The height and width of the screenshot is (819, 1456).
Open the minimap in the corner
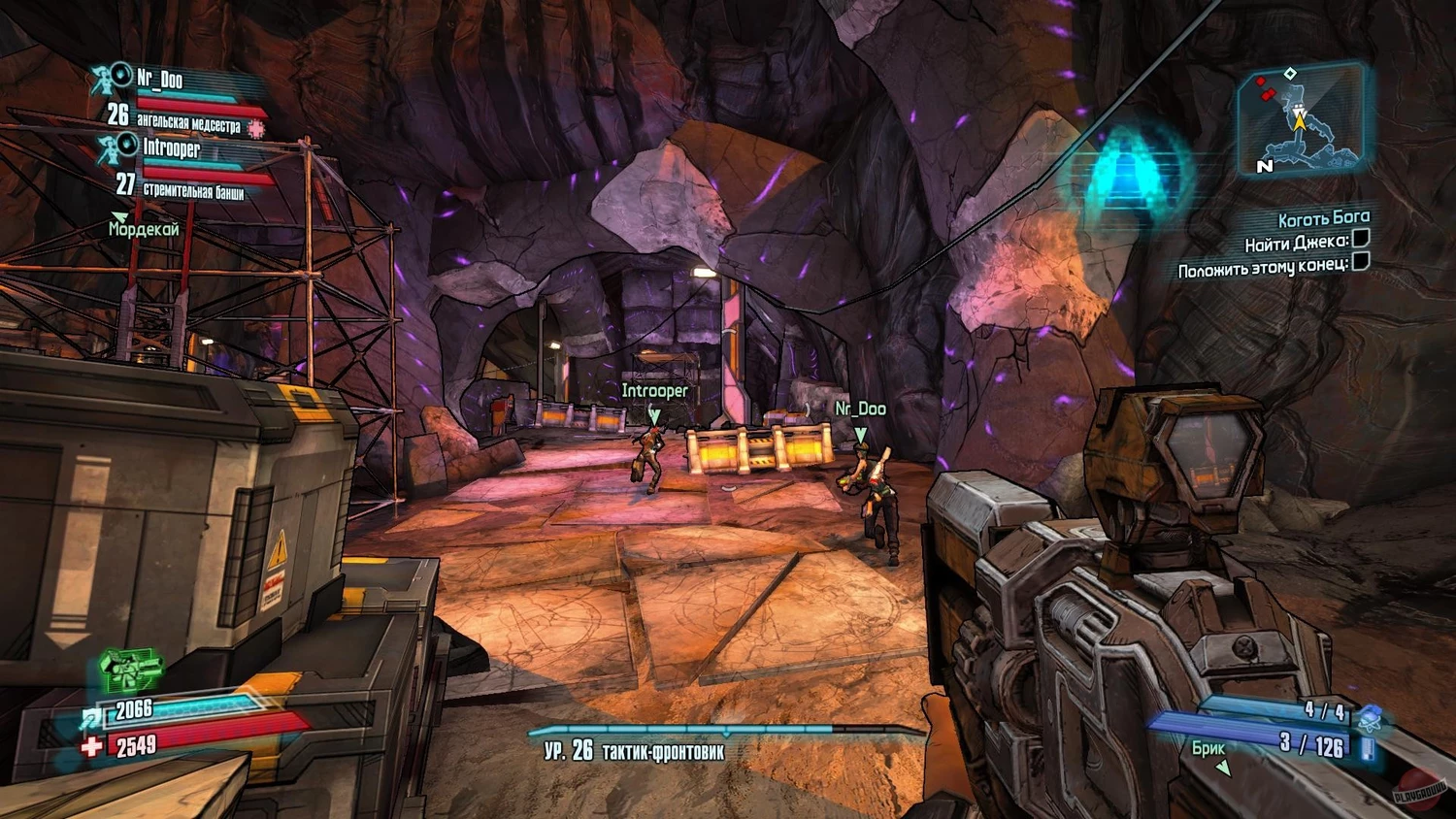1300,118
